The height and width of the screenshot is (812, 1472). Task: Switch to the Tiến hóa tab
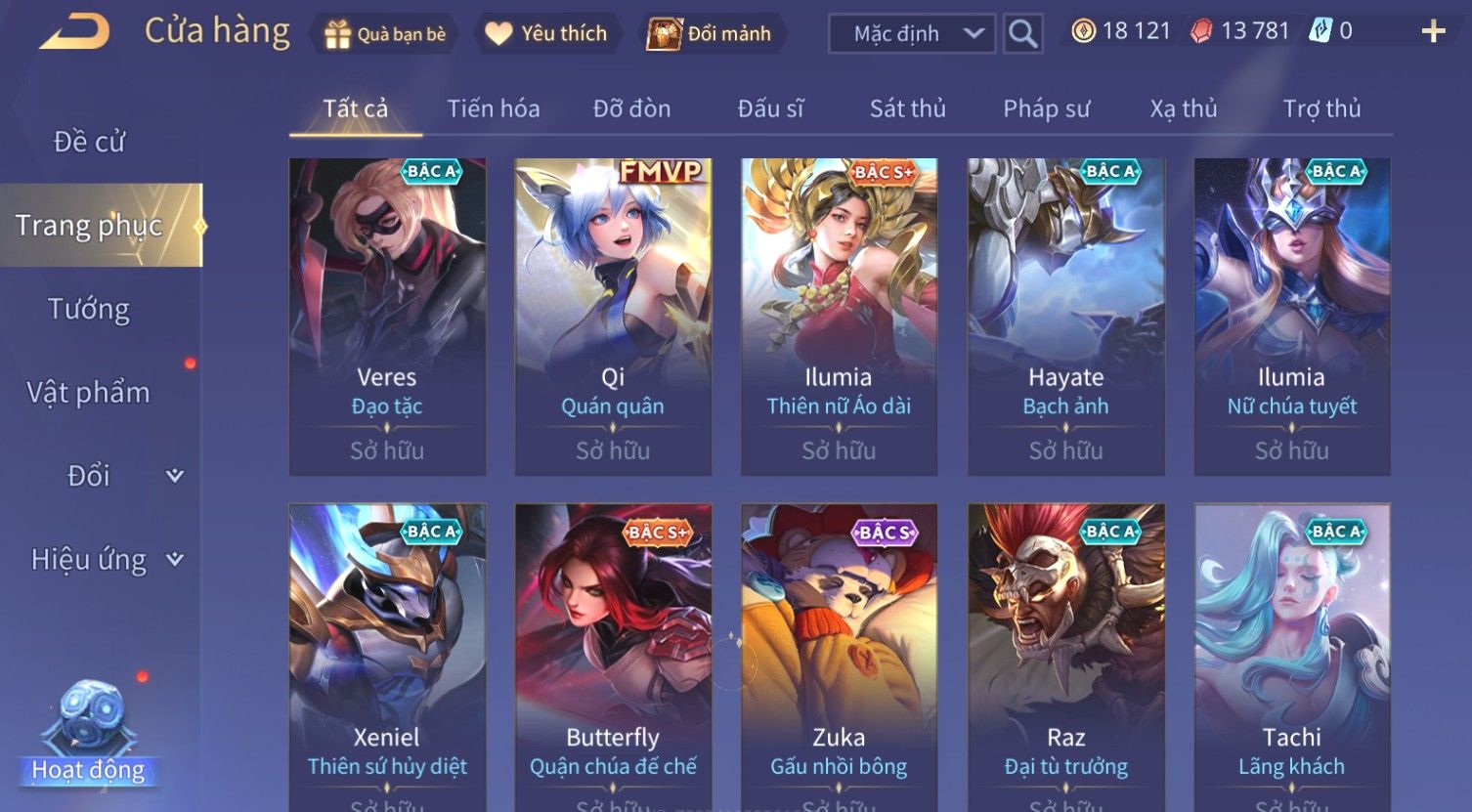(x=494, y=108)
